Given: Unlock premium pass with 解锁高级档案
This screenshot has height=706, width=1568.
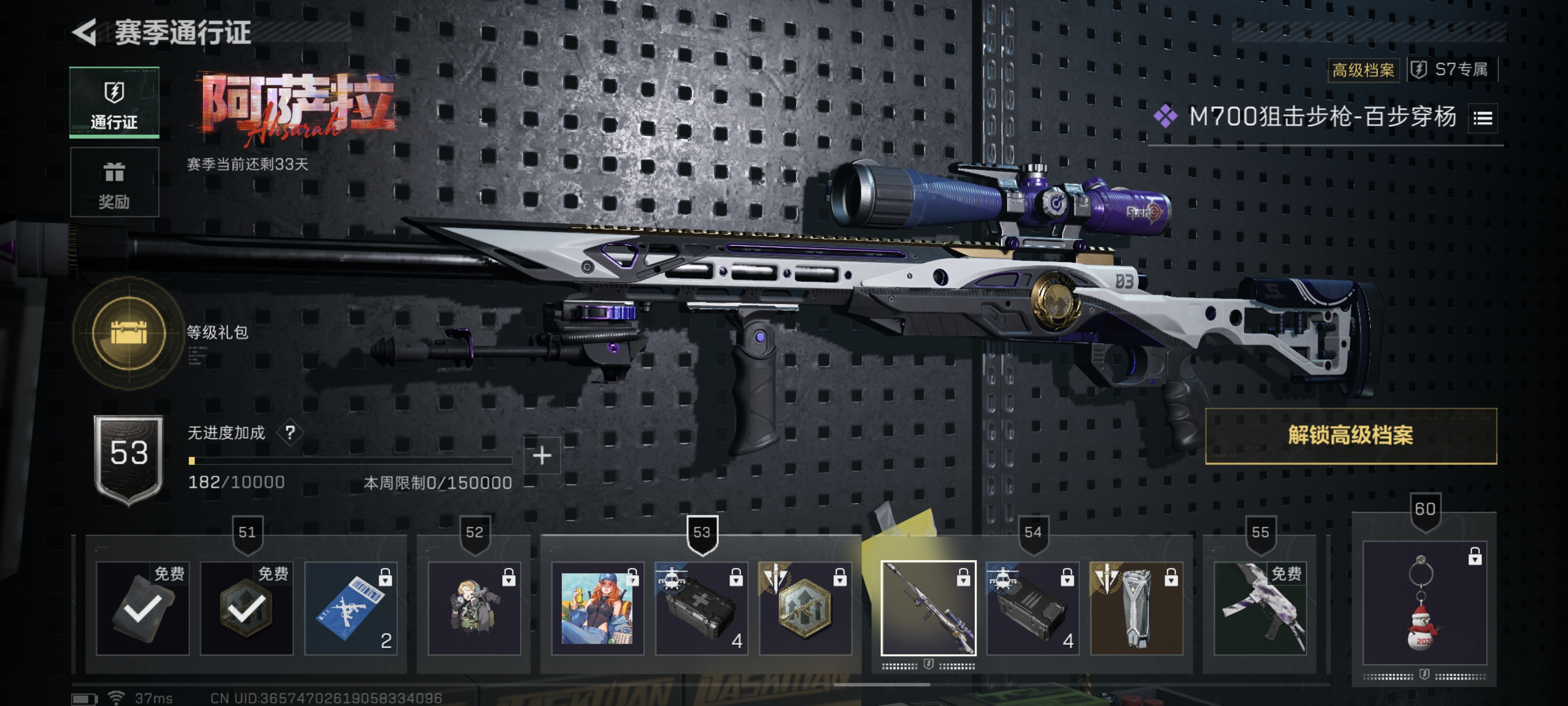Looking at the screenshot, I should tap(1350, 435).
